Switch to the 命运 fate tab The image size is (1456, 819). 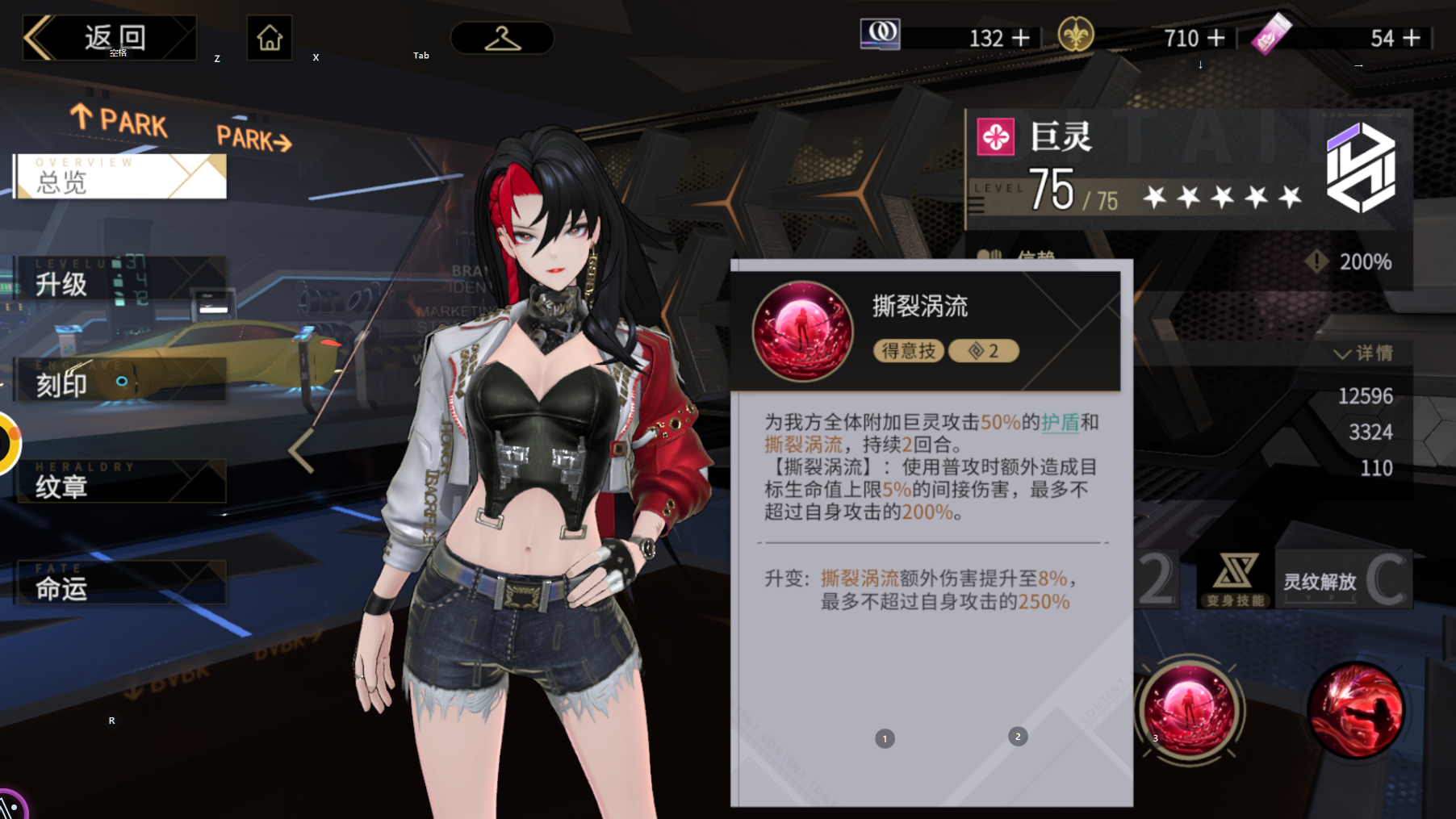point(120,584)
